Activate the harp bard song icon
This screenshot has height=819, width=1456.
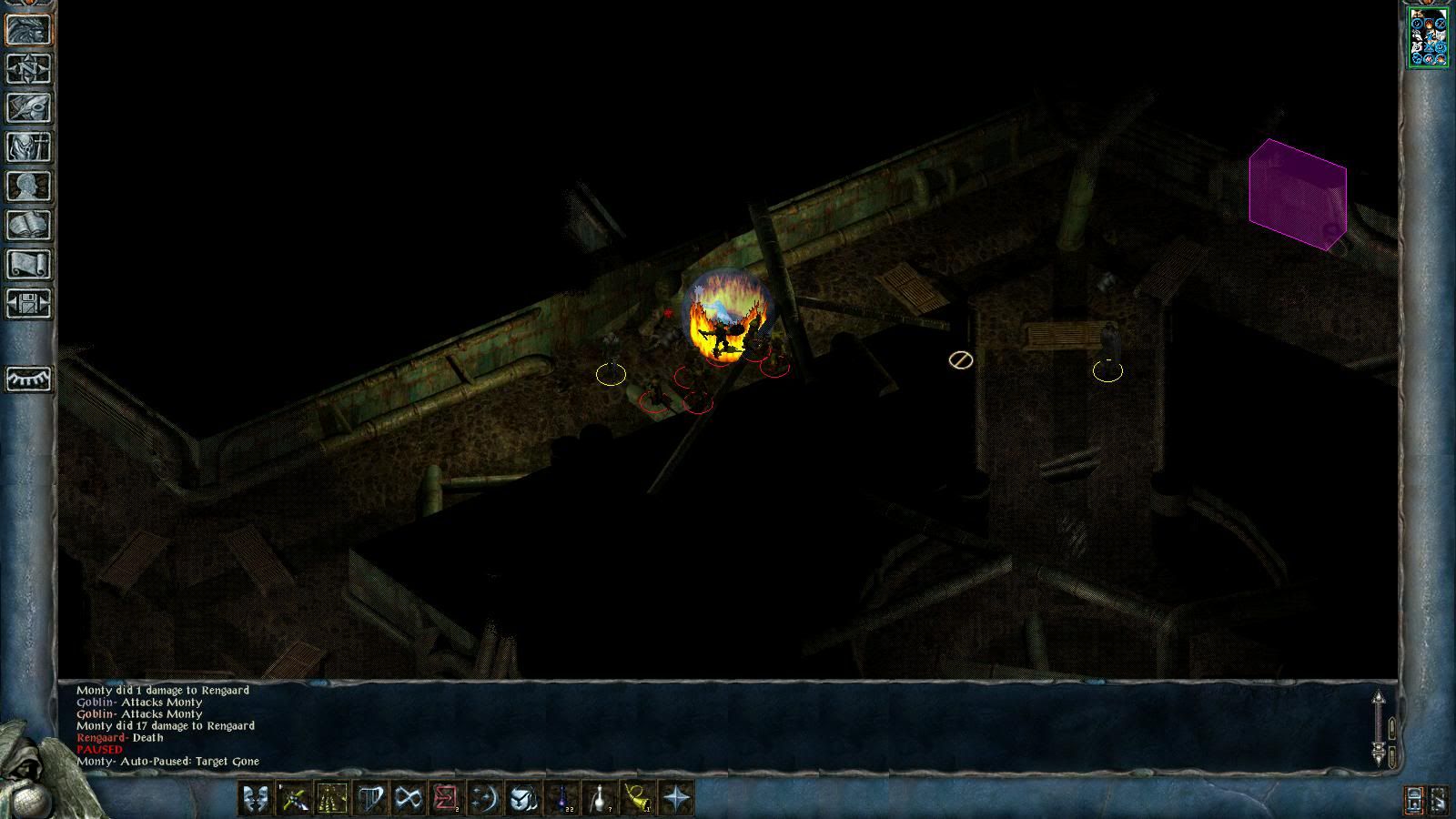click(369, 799)
